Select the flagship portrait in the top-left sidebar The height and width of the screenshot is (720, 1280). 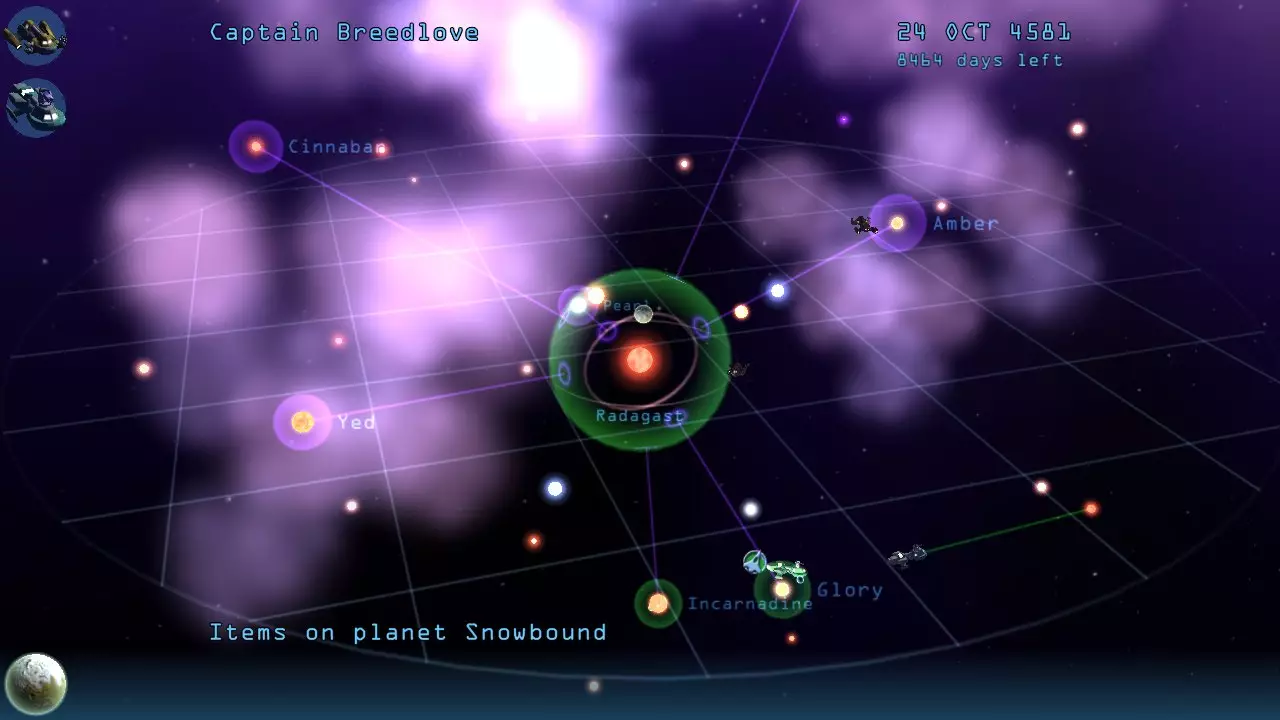(x=36, y=35)
